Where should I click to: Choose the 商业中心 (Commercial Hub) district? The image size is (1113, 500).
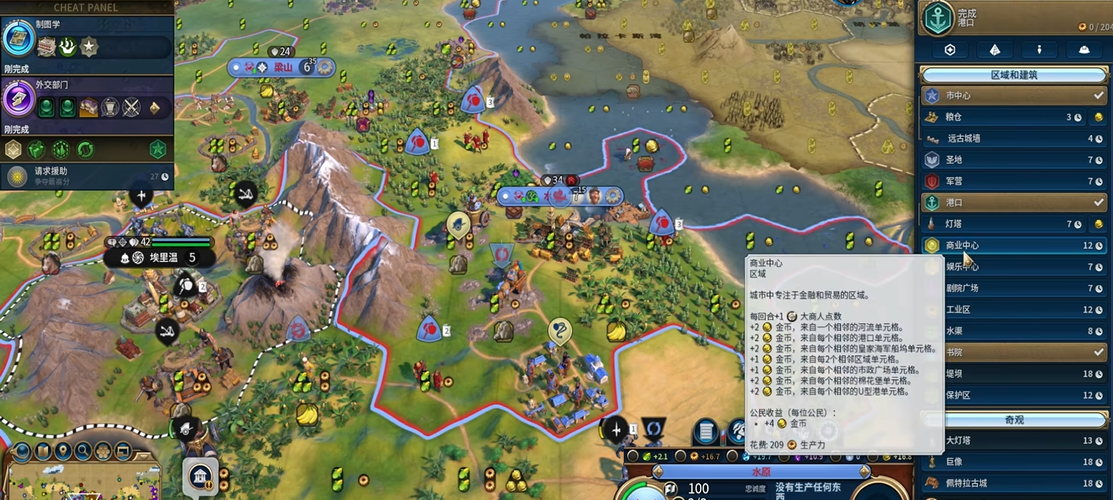tap(1000, 245)
